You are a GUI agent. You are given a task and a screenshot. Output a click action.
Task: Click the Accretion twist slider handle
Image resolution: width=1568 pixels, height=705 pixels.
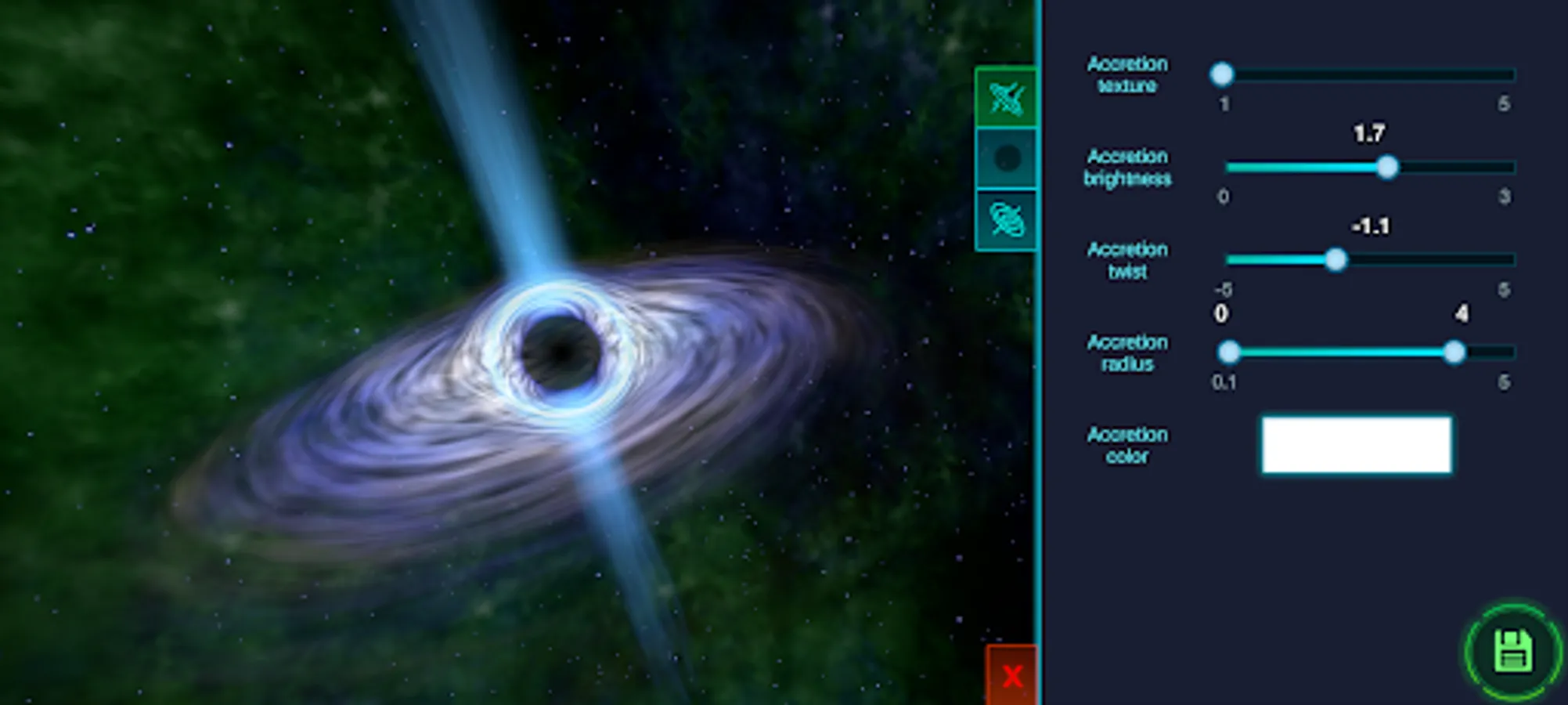1336,261
